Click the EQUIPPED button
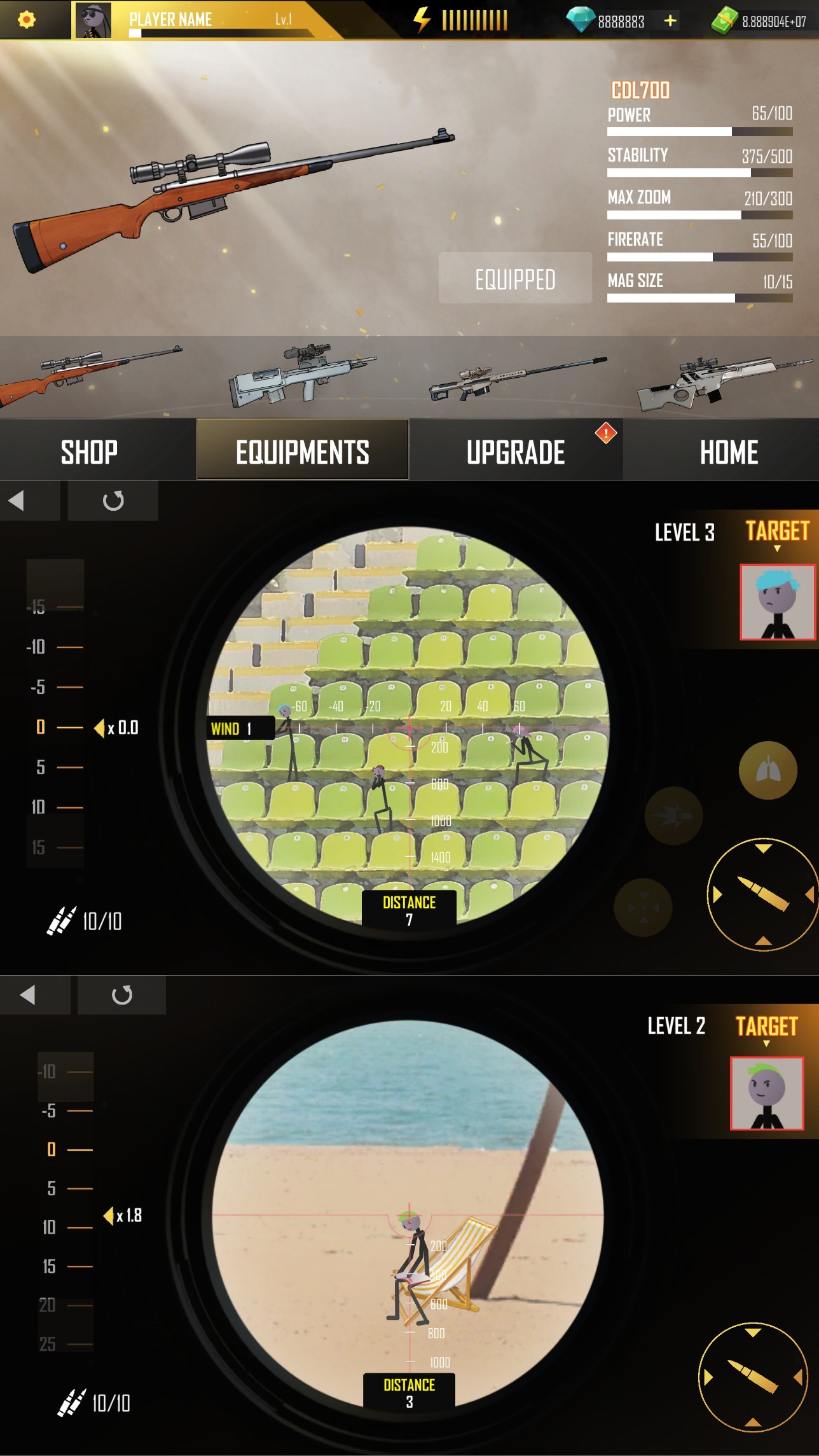This screenshot has width=819, height=1456. (x=515, y=279)
